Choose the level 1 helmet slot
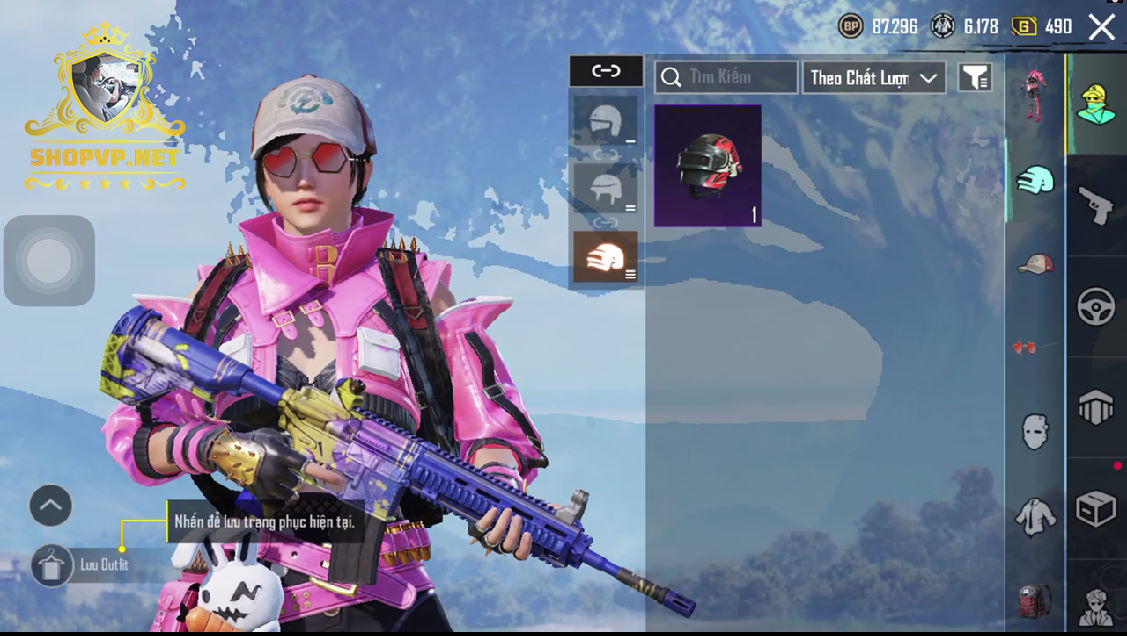 605,124
